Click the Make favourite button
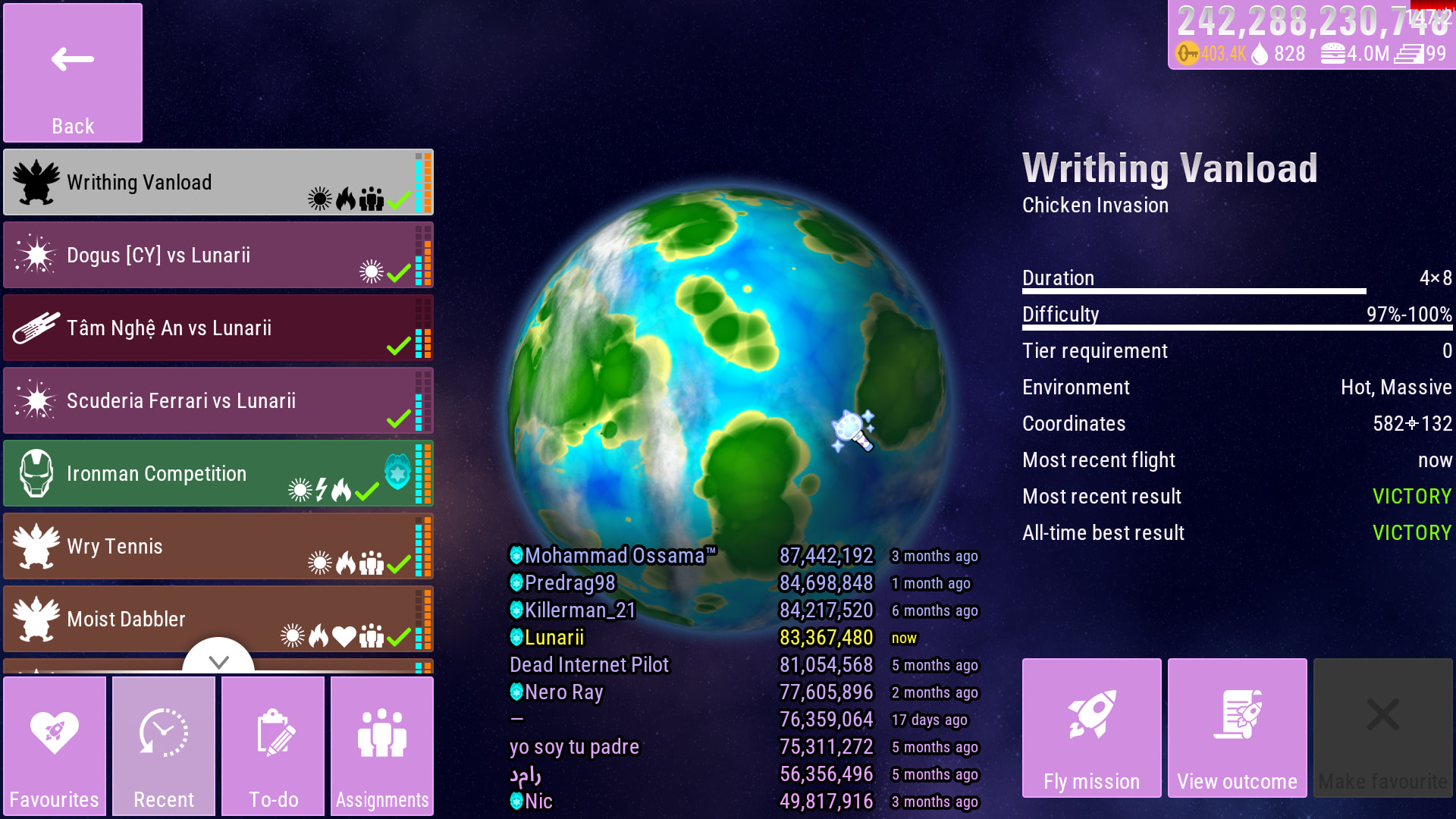 [1382, 728]
